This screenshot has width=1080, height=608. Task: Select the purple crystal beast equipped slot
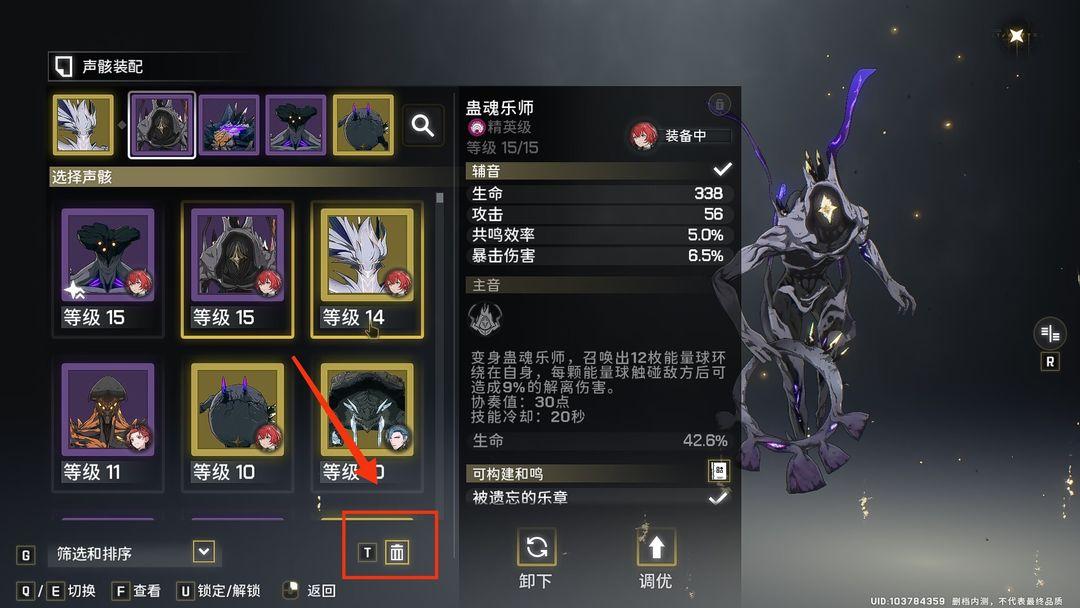[x=229, y=125]
